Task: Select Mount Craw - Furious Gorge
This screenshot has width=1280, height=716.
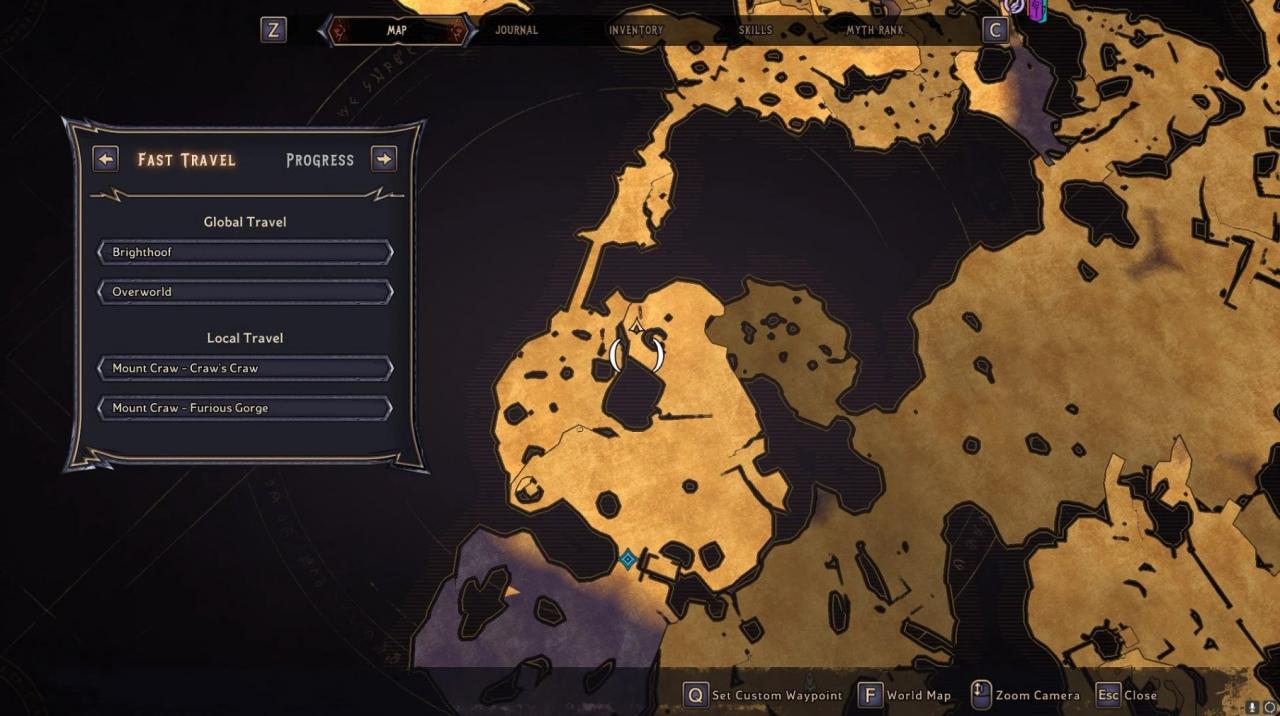Action: [245, 408]
